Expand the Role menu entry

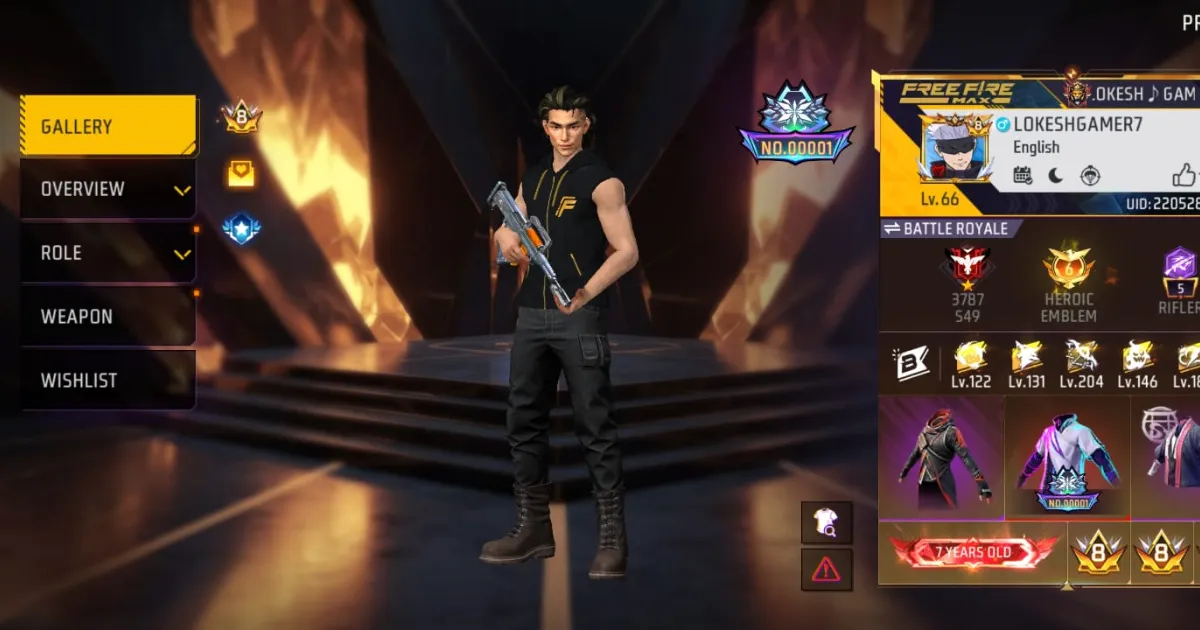click(x=108, y=253)
